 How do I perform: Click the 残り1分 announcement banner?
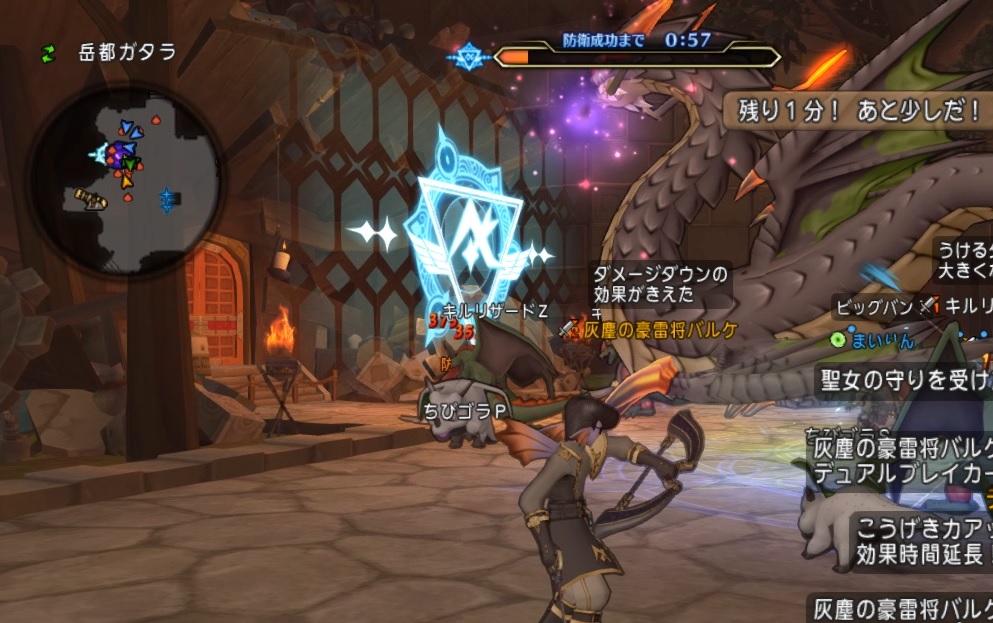coord(860,109)
